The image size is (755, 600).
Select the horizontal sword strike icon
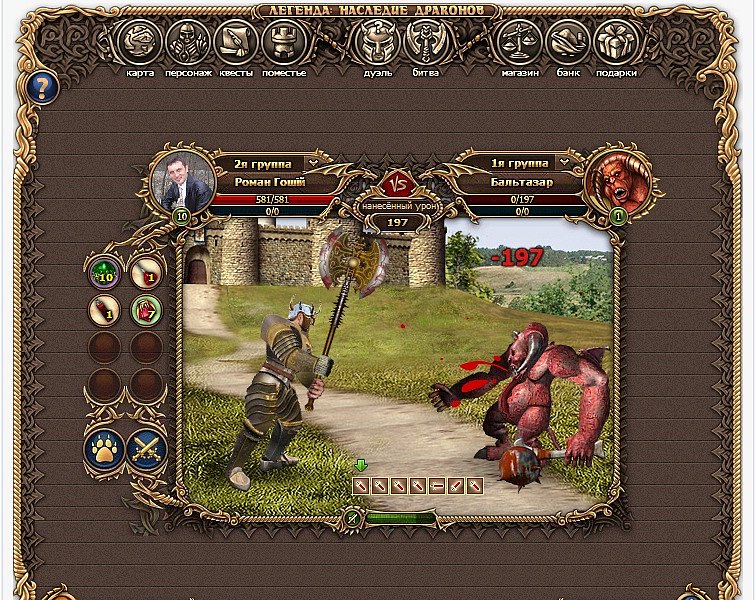tap(435, 486)
